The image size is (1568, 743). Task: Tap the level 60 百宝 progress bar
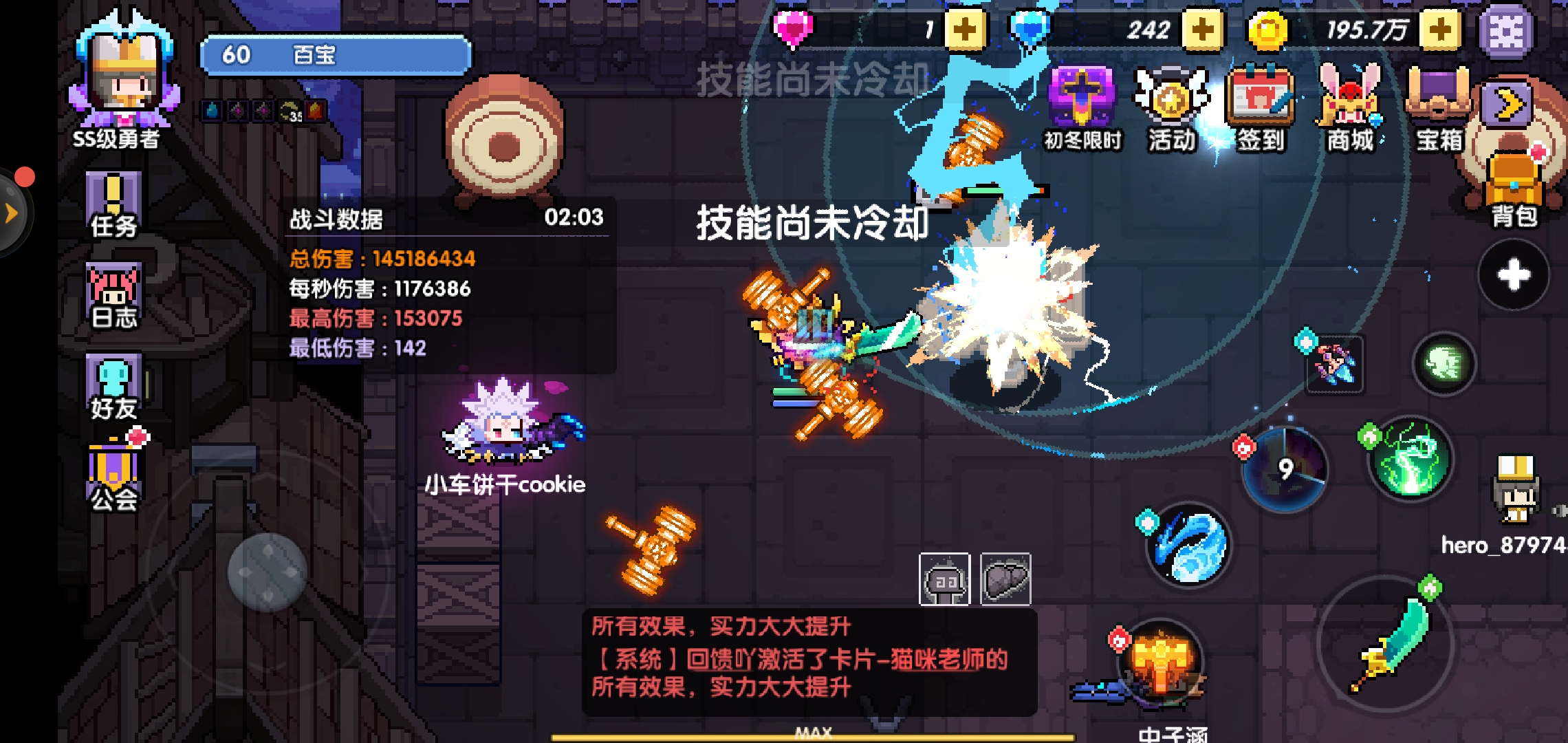[x=334, y=55]
